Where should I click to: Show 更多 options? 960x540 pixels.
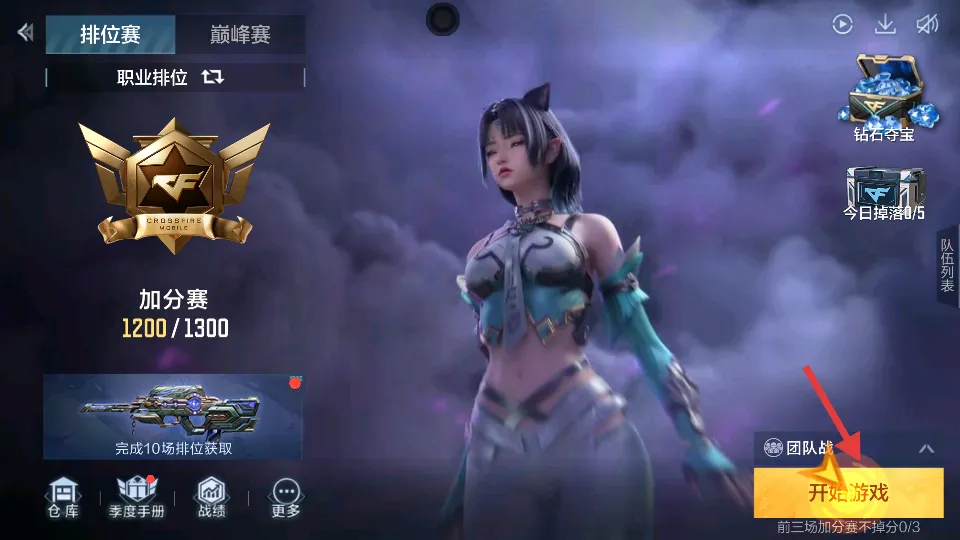pyautogui.click(x=286, y=497)
